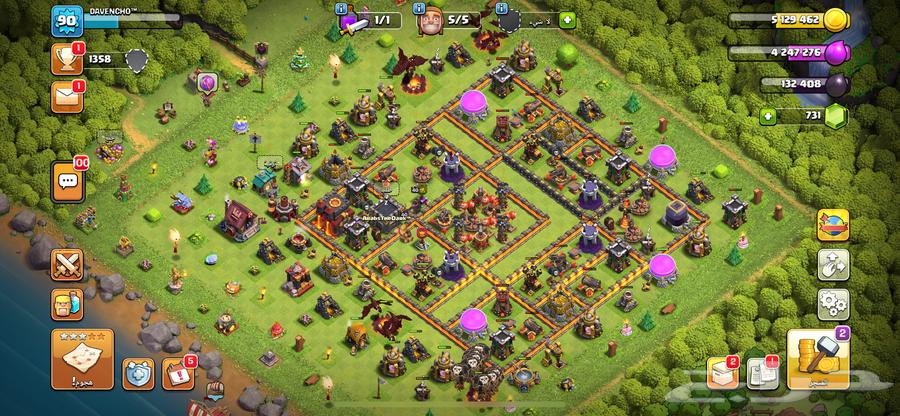Open the Settings gear button
The width and height of the screenshot is (900, 416).
(x=833, y=303)
